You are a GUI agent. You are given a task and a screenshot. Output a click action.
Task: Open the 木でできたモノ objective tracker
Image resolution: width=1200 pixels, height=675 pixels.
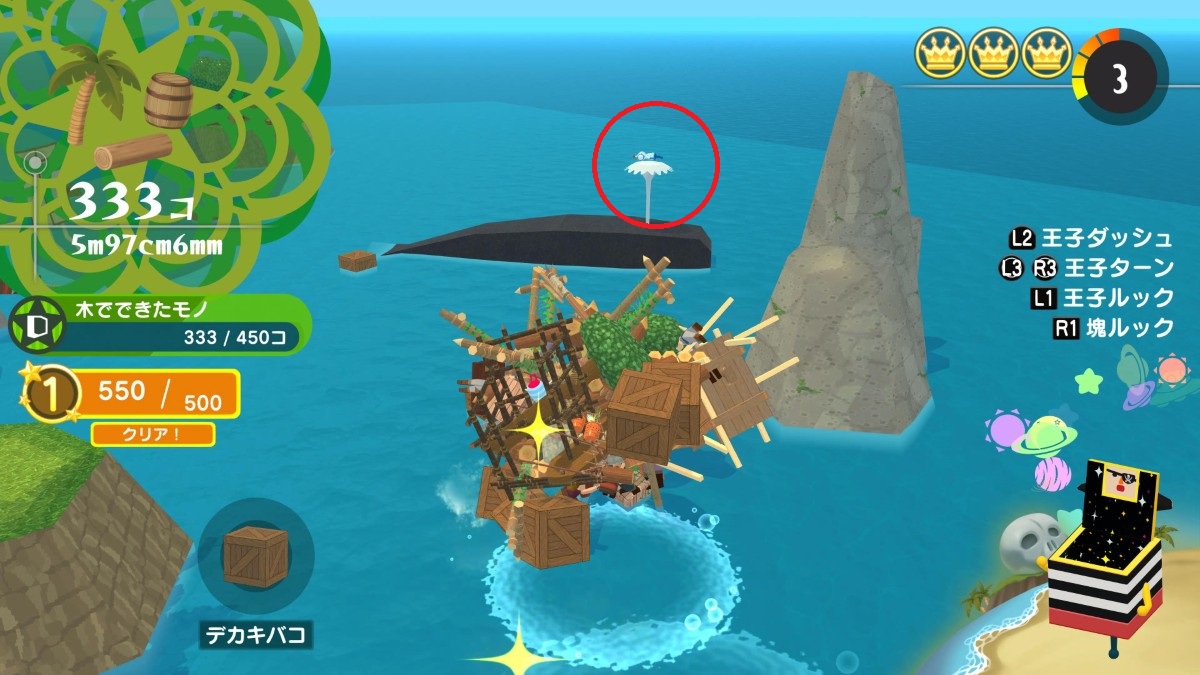tap(160, 325)
